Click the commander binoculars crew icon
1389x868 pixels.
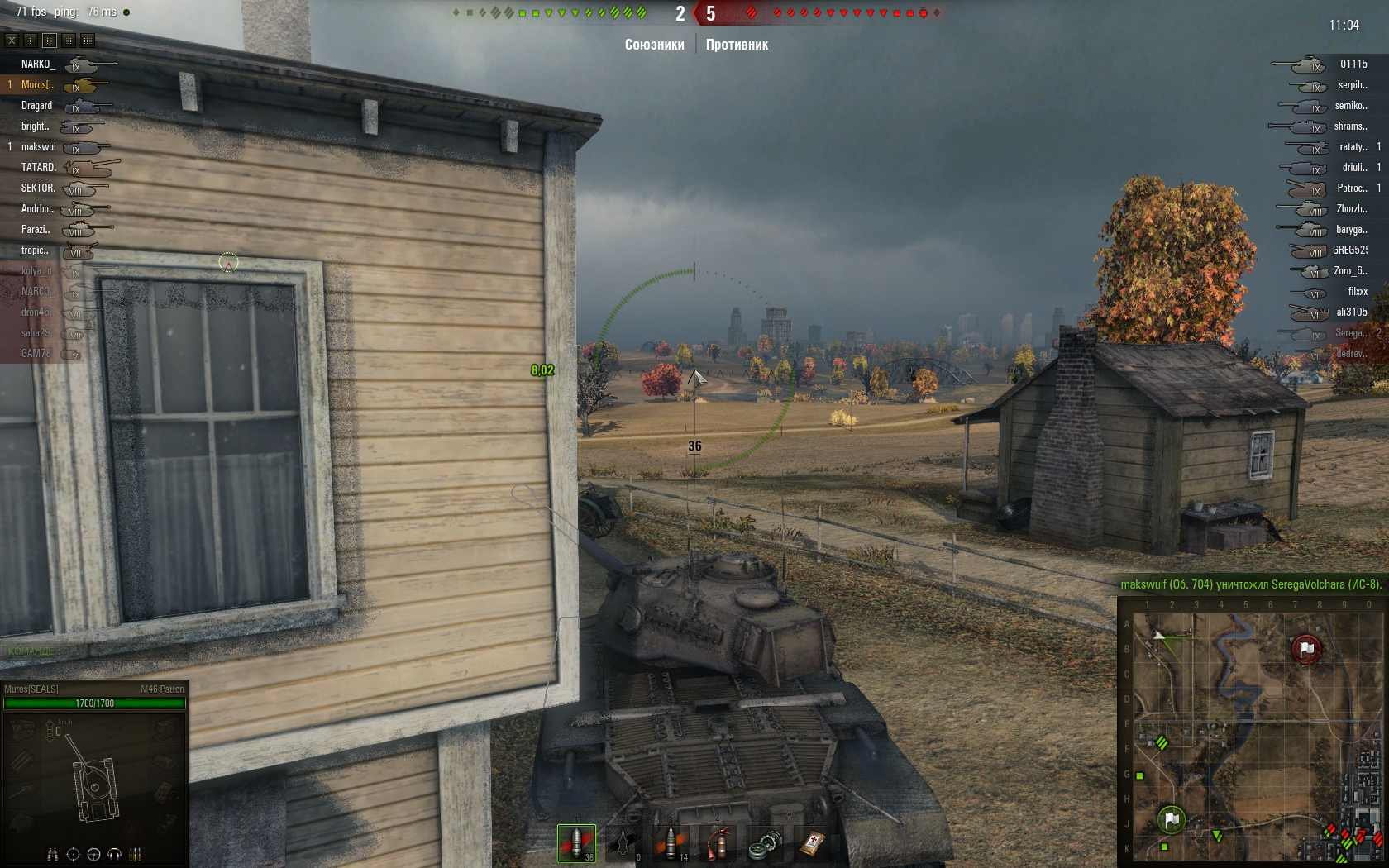[53, 854]
